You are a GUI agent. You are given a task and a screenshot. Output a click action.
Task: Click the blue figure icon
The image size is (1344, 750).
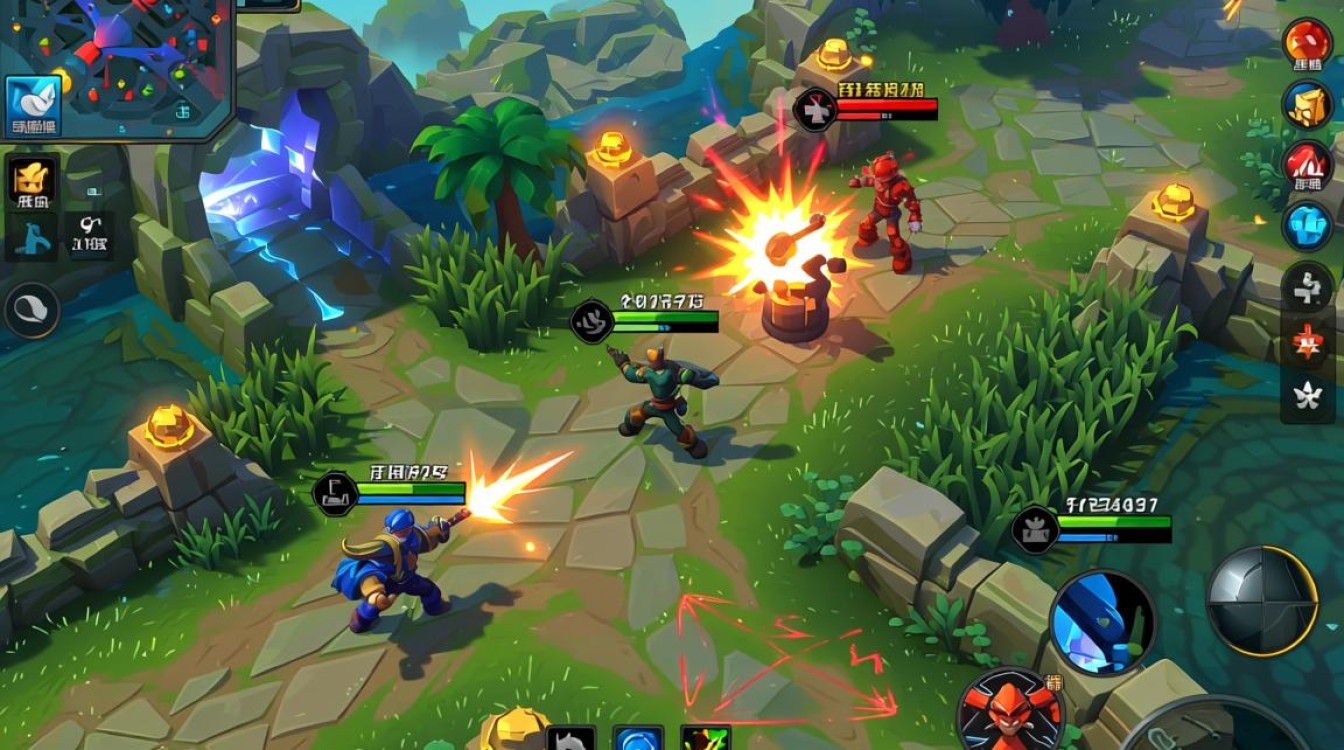30,239
